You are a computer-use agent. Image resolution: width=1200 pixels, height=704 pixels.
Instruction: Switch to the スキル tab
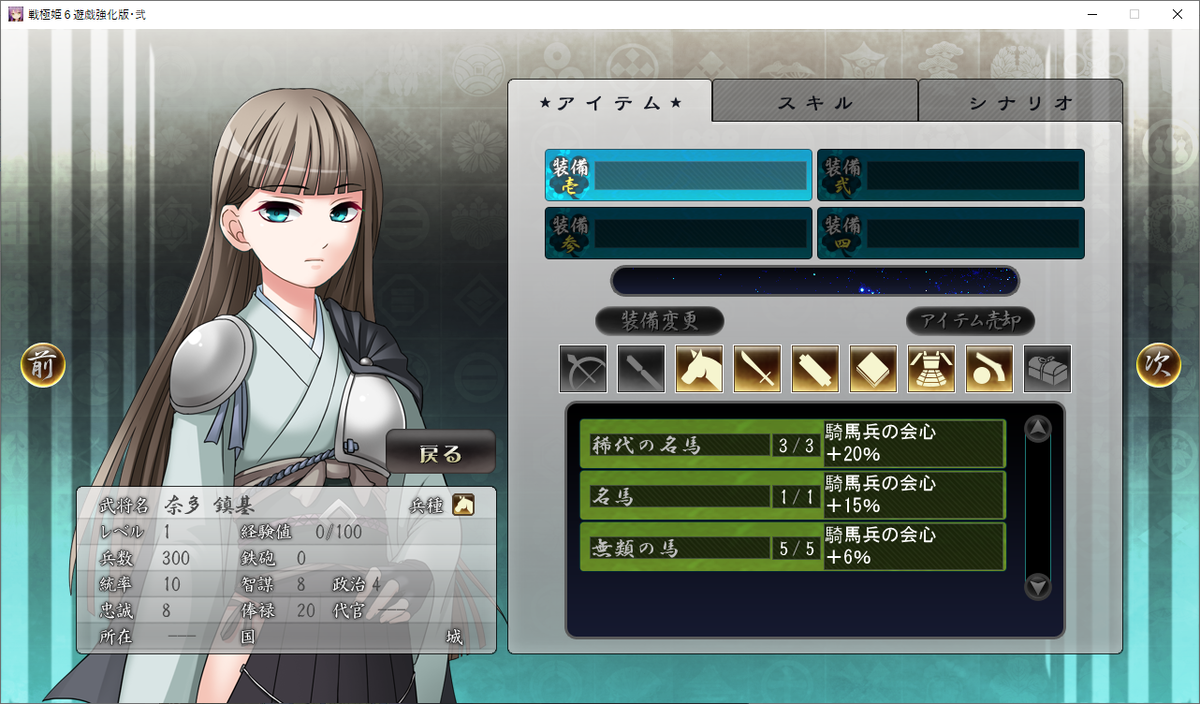coord(815,102)
